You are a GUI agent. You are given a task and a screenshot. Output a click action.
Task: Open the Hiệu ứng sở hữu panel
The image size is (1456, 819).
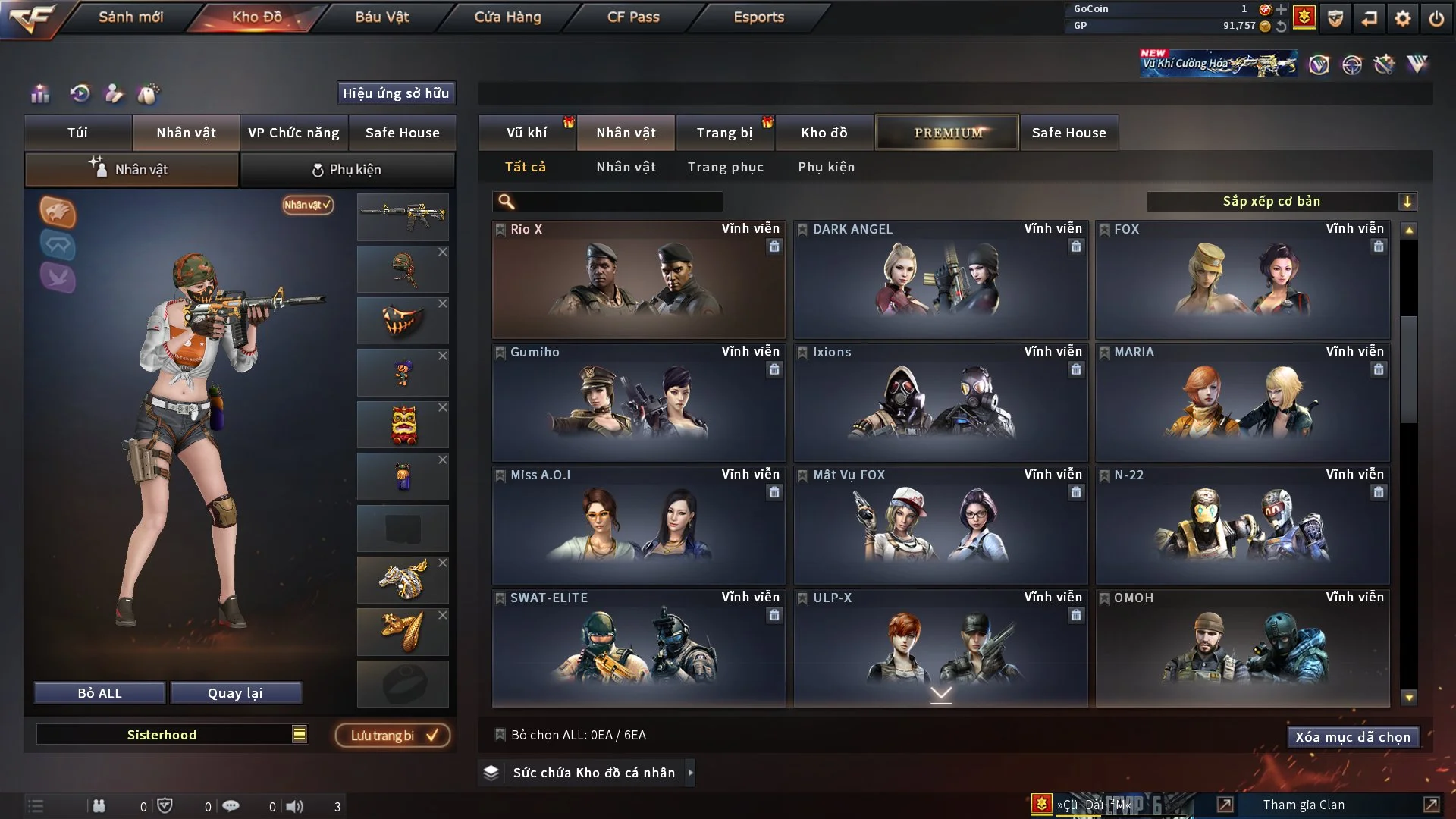click(396, 93)
